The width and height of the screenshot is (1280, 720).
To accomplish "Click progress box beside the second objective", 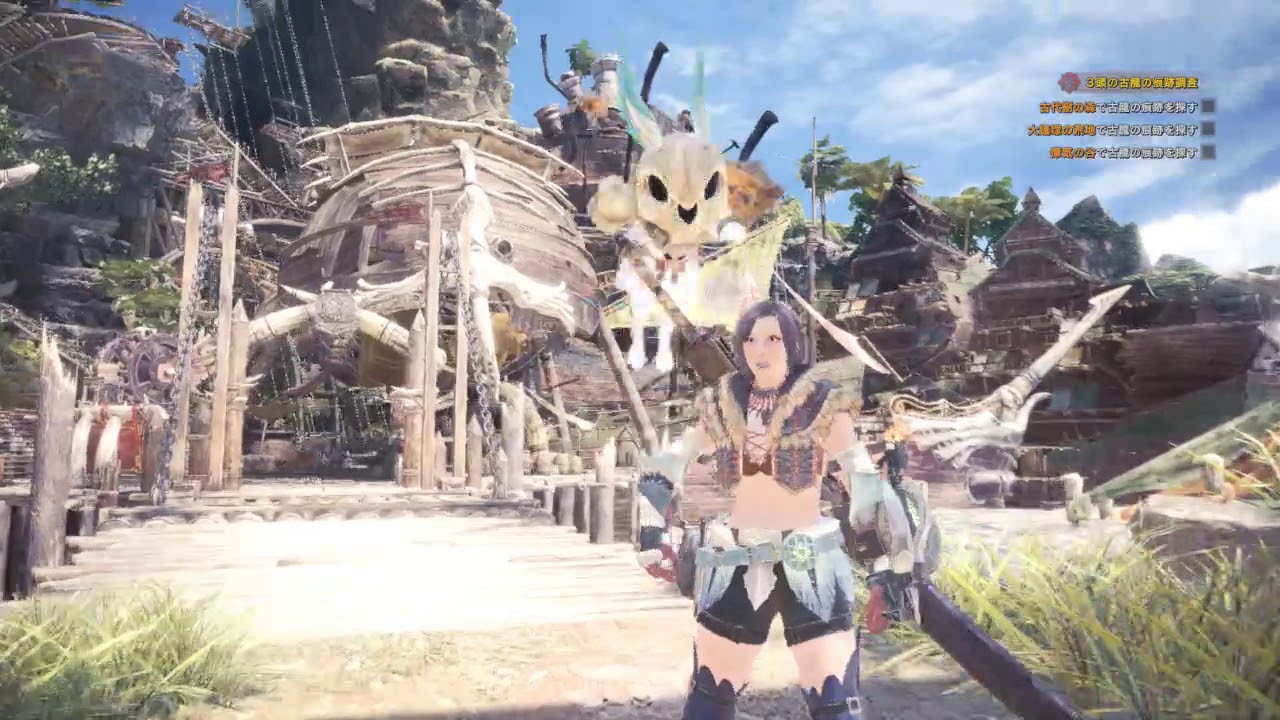I will (1210, 128).
